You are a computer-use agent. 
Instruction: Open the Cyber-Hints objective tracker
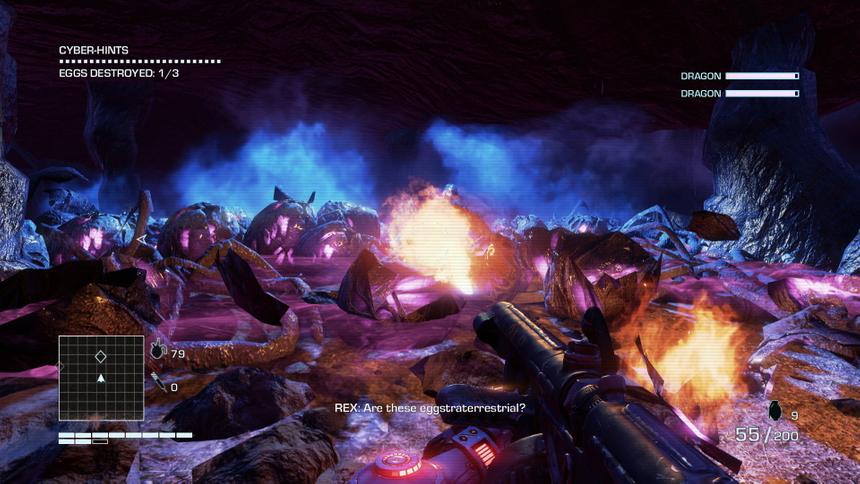click(94, 50)
